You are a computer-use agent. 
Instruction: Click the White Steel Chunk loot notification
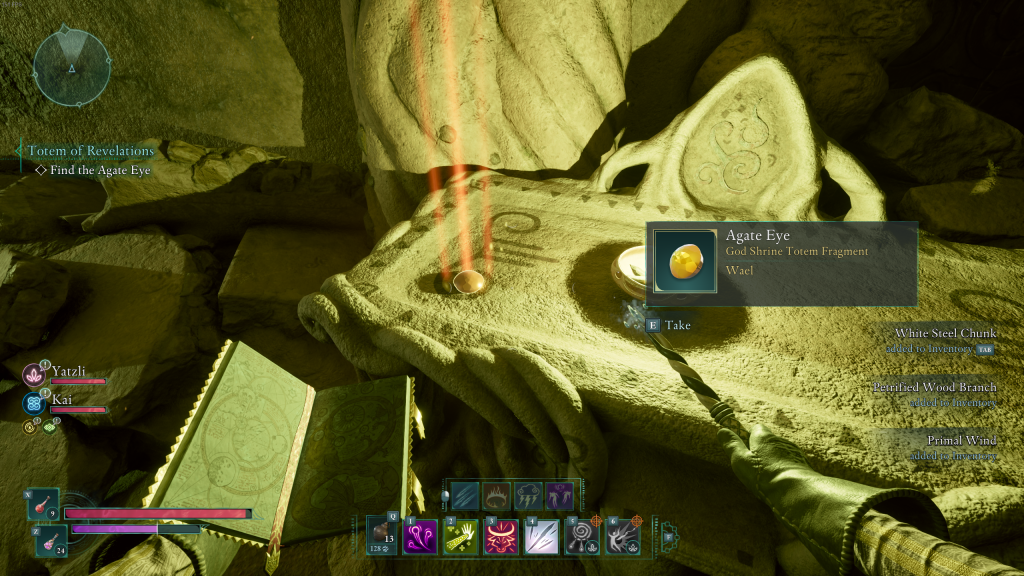pyautogui.click(x=940, y=340)
